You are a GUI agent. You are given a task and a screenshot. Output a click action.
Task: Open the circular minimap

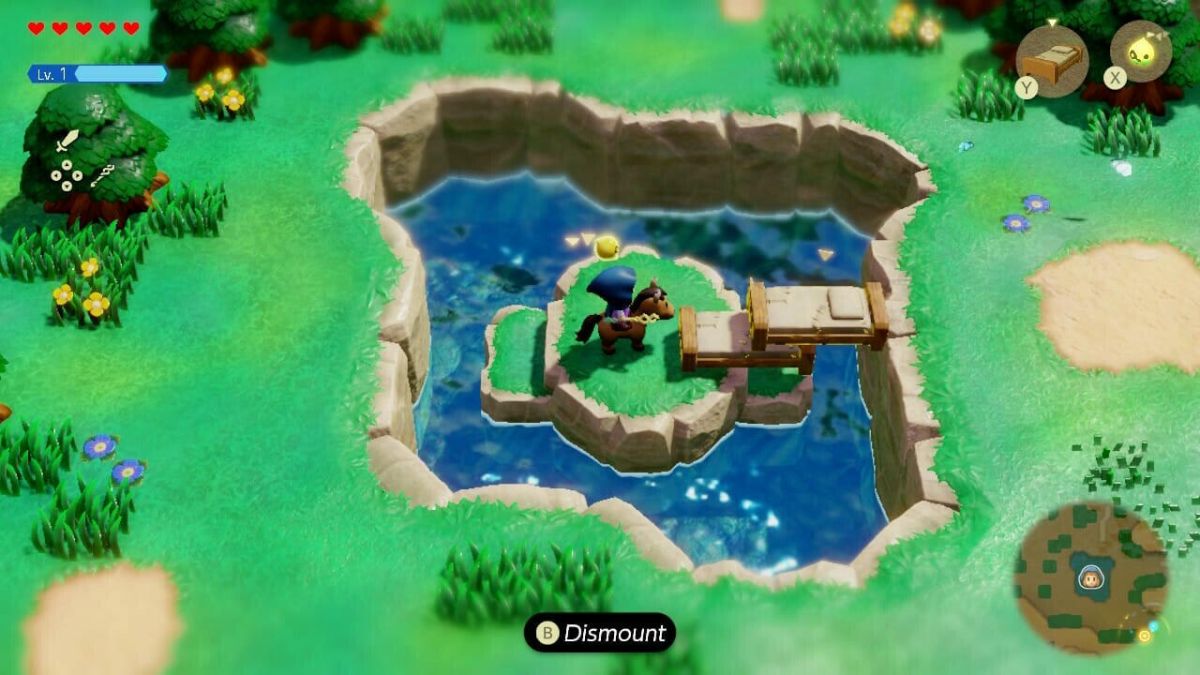point(1090,578)
